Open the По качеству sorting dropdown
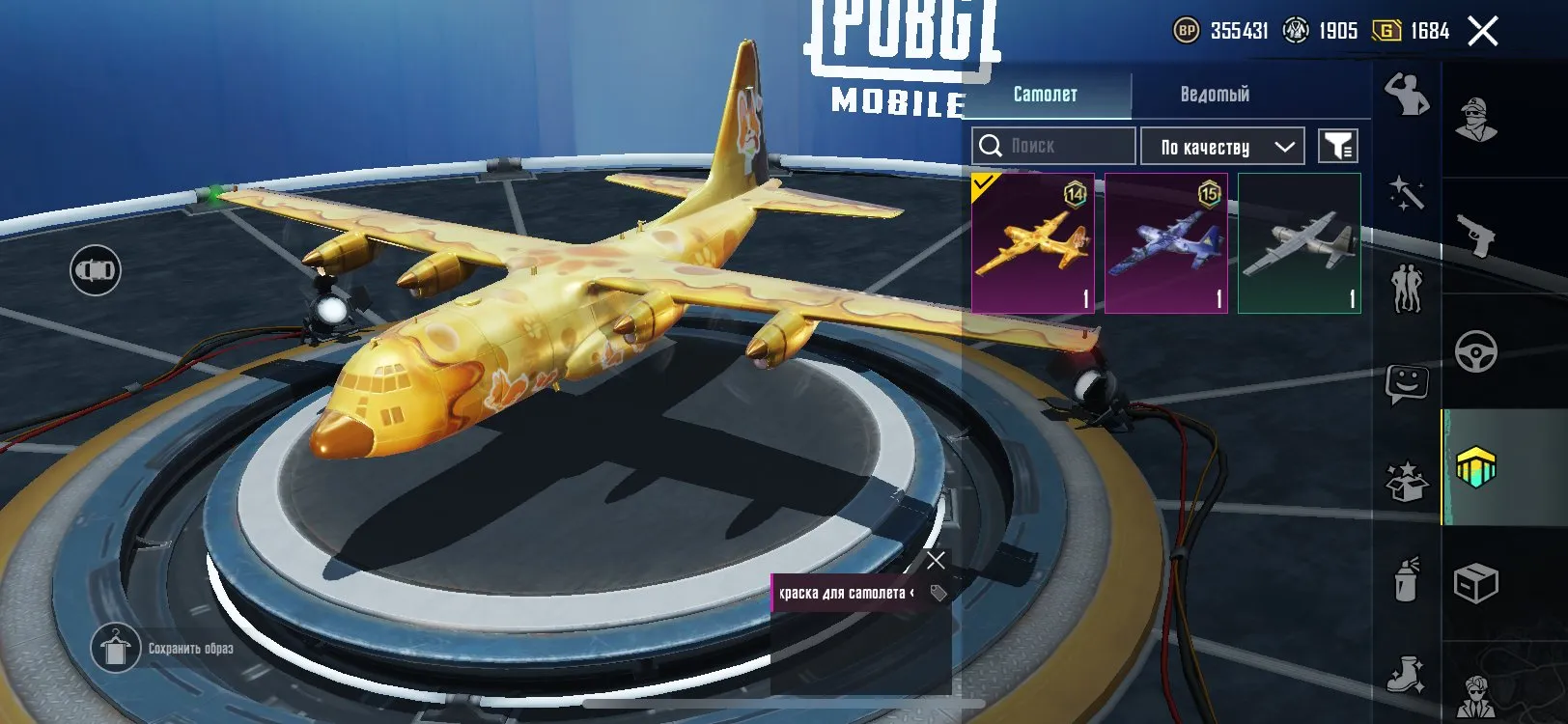The height and width of the screenshot is (724, 1568). pyautogui.click(x=1207, y=146)
